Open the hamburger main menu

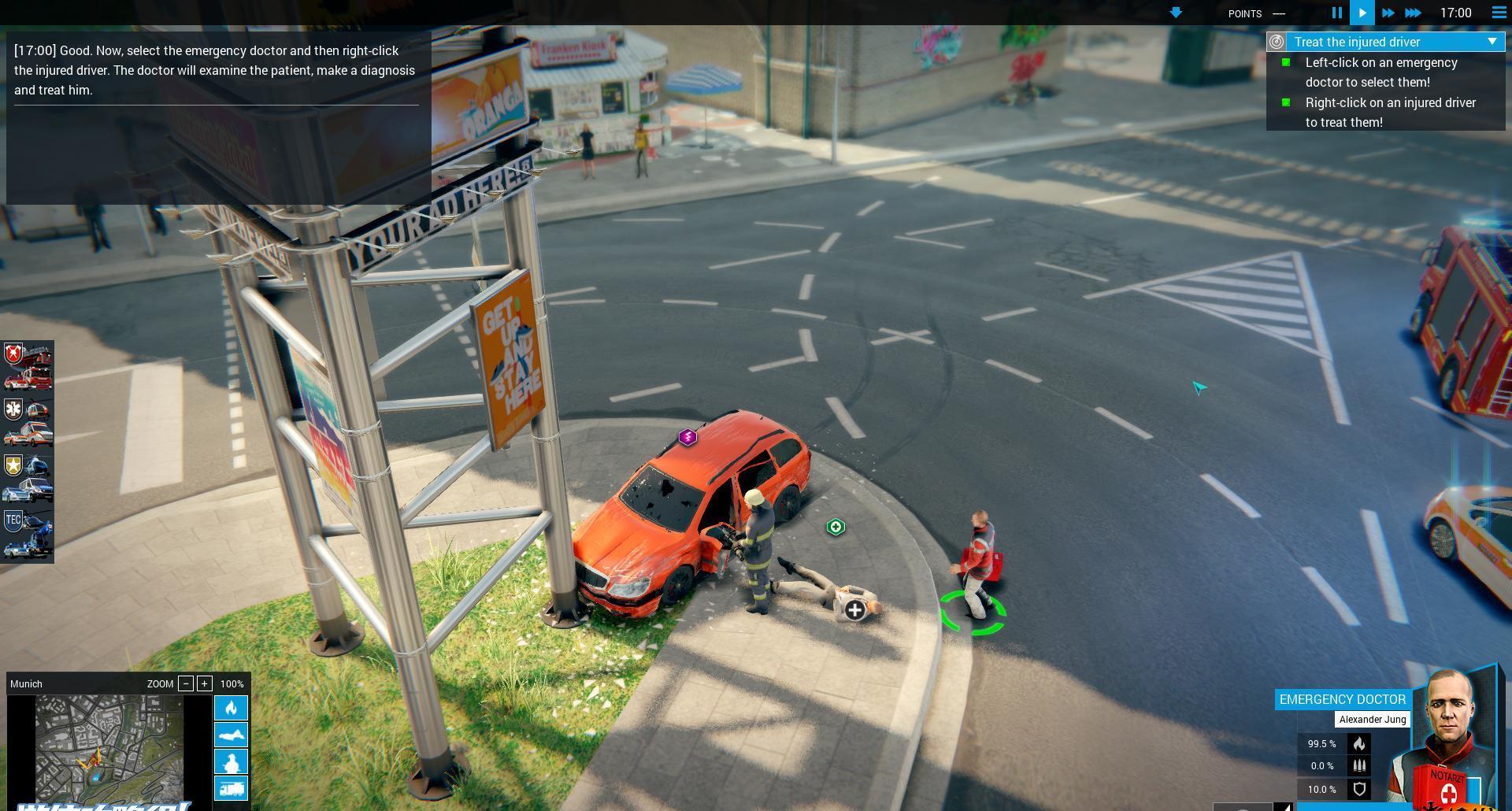[x=1499, y=13]
